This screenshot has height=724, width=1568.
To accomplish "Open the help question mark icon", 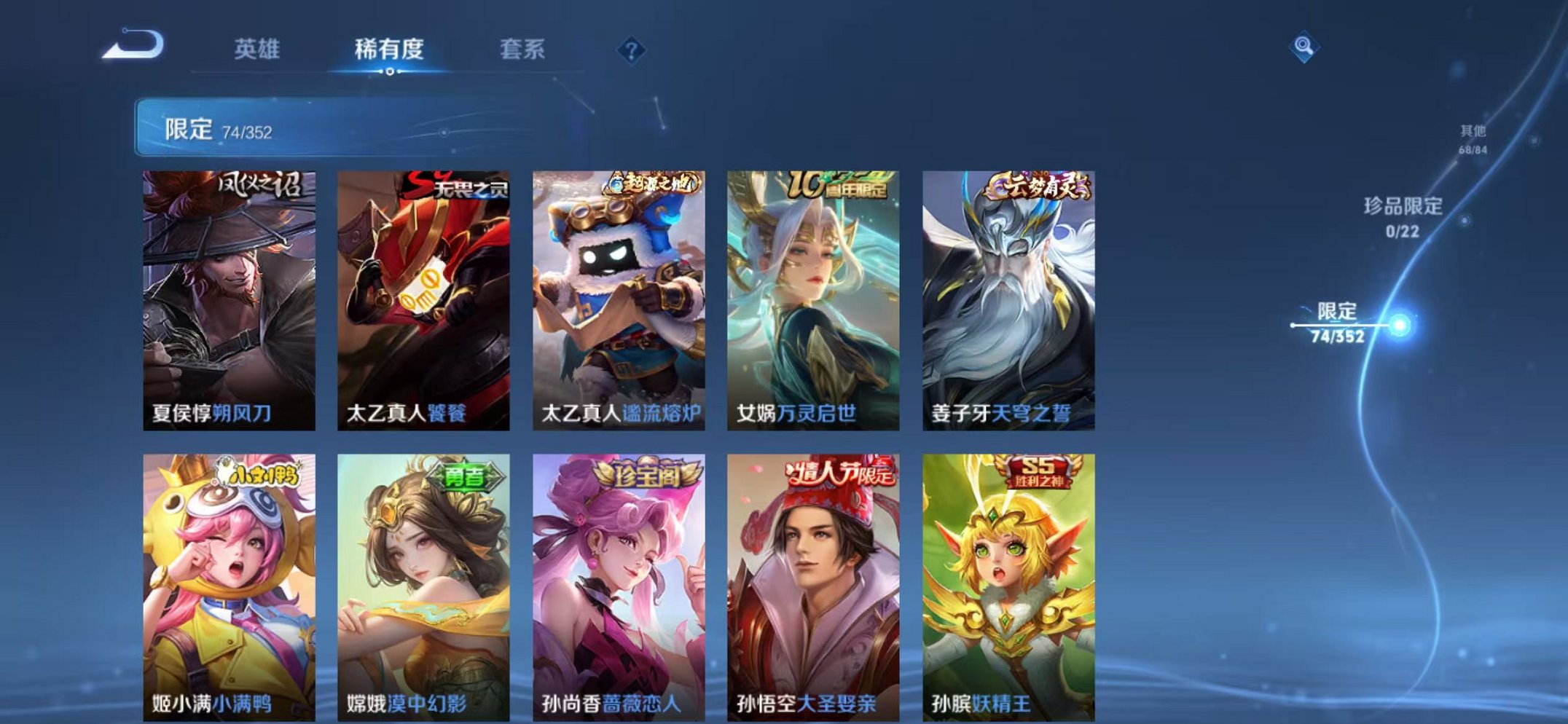I will (632, 50).
